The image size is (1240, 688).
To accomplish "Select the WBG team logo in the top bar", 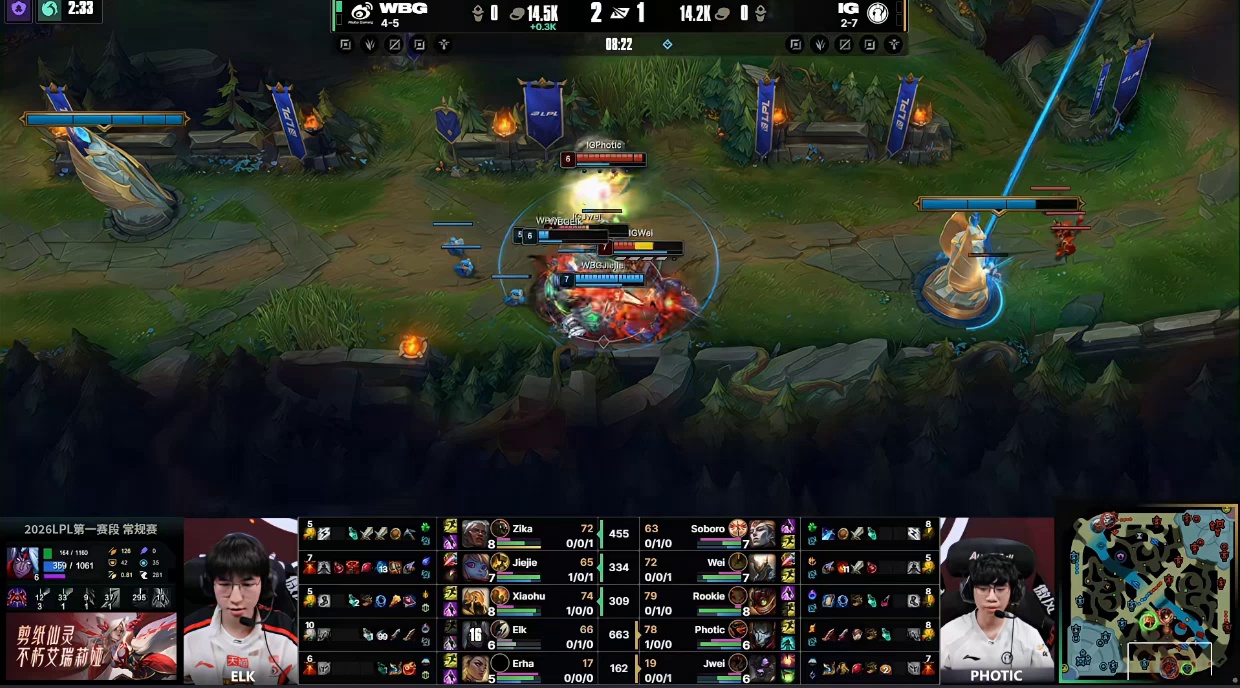I will (362, 12).
